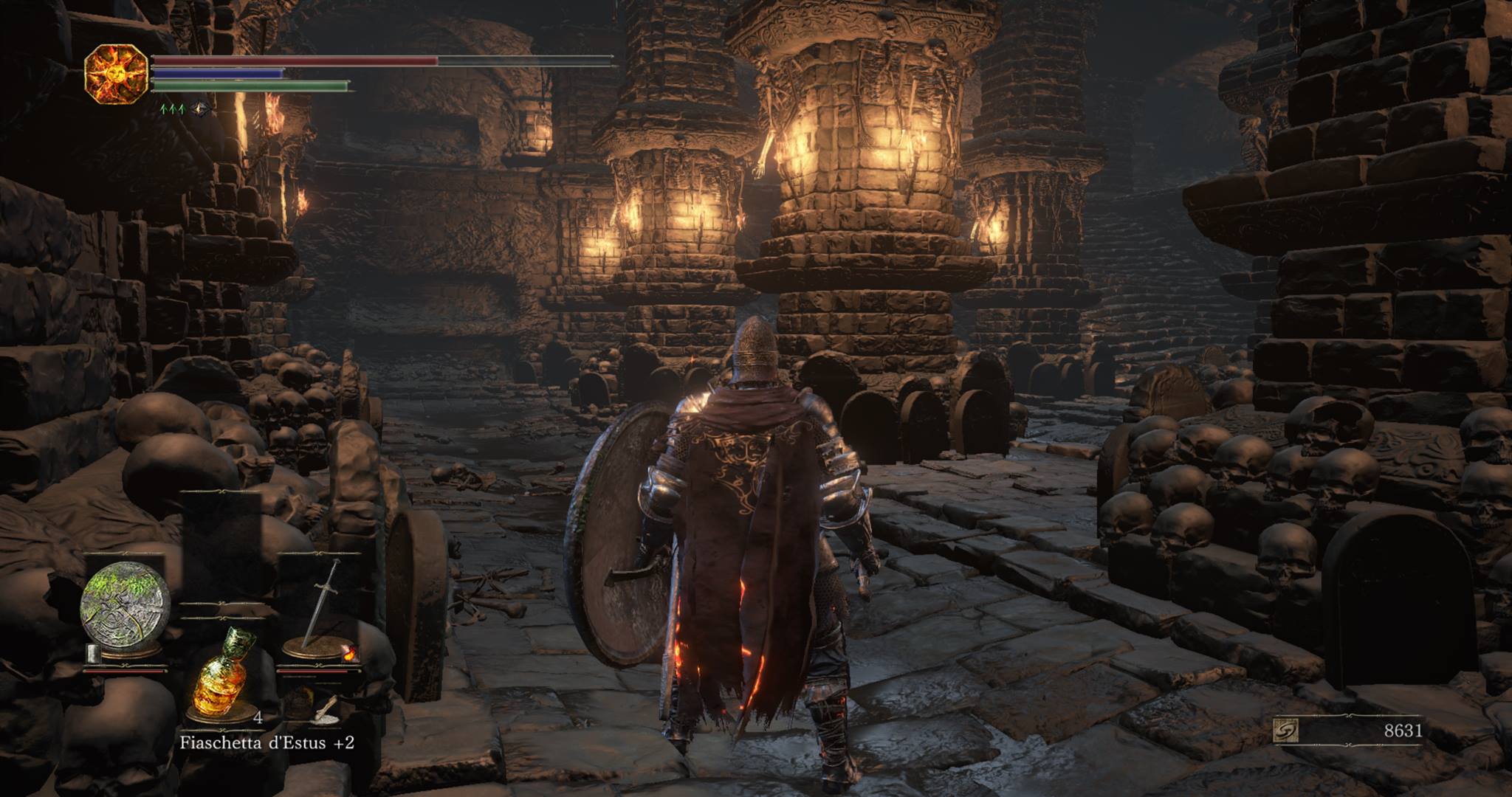Click the green arrows buff status icon
Image resolution: width=1512 pixels, height=797 pixels.
(172, 109)
